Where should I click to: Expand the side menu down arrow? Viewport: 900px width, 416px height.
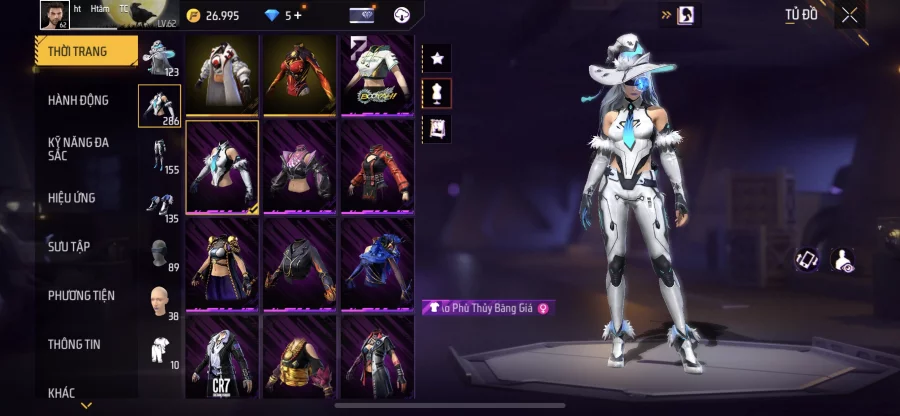tap(86, 406)
